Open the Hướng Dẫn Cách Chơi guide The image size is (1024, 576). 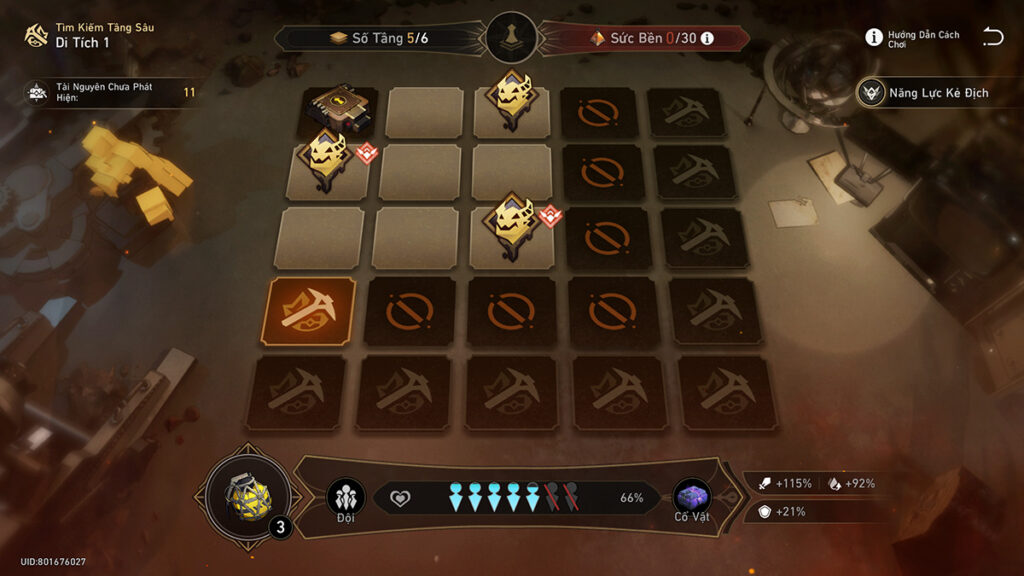(x=912, y=38)
